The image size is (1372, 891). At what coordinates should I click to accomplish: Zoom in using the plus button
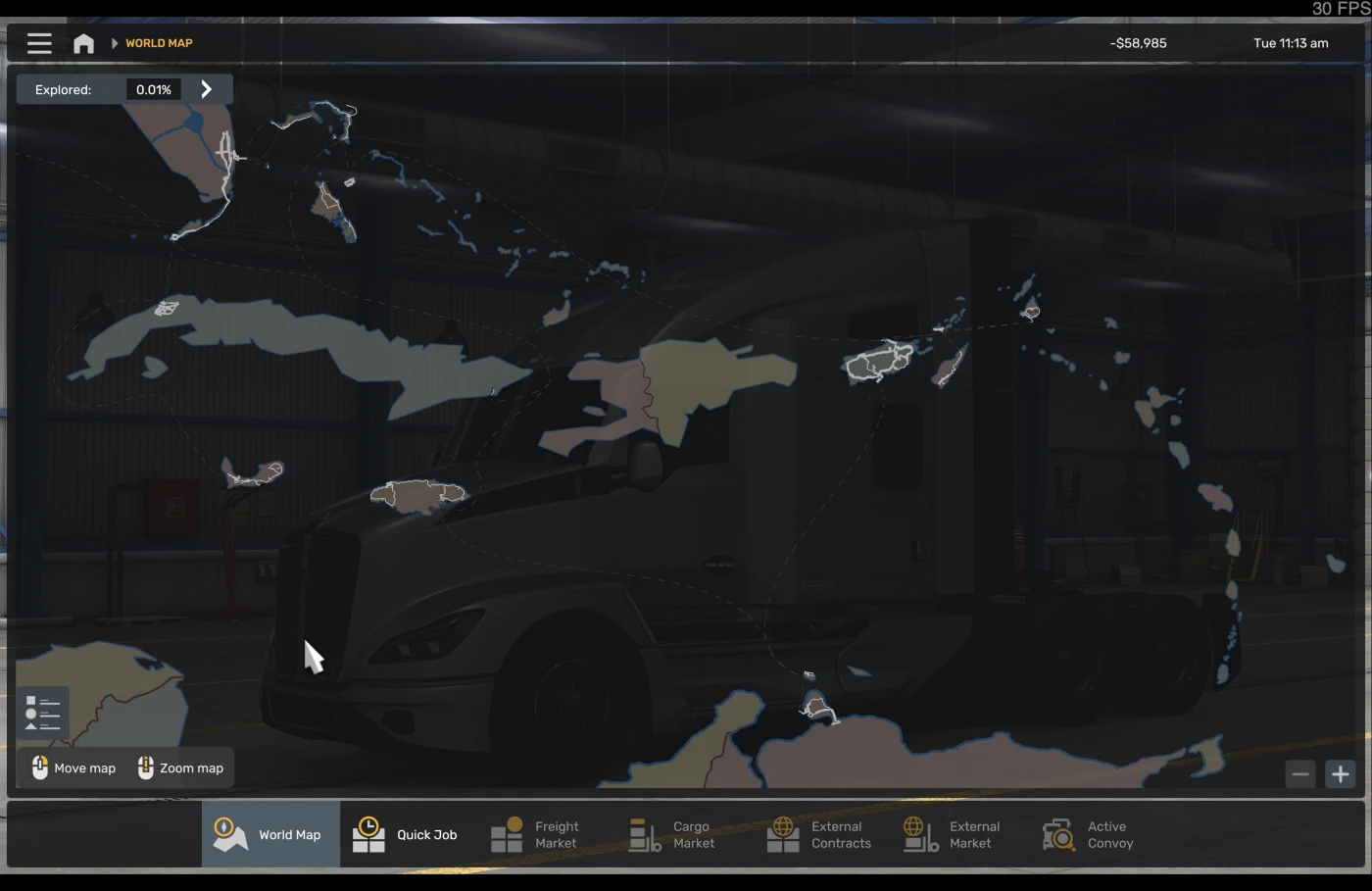tap(1340, 773)
